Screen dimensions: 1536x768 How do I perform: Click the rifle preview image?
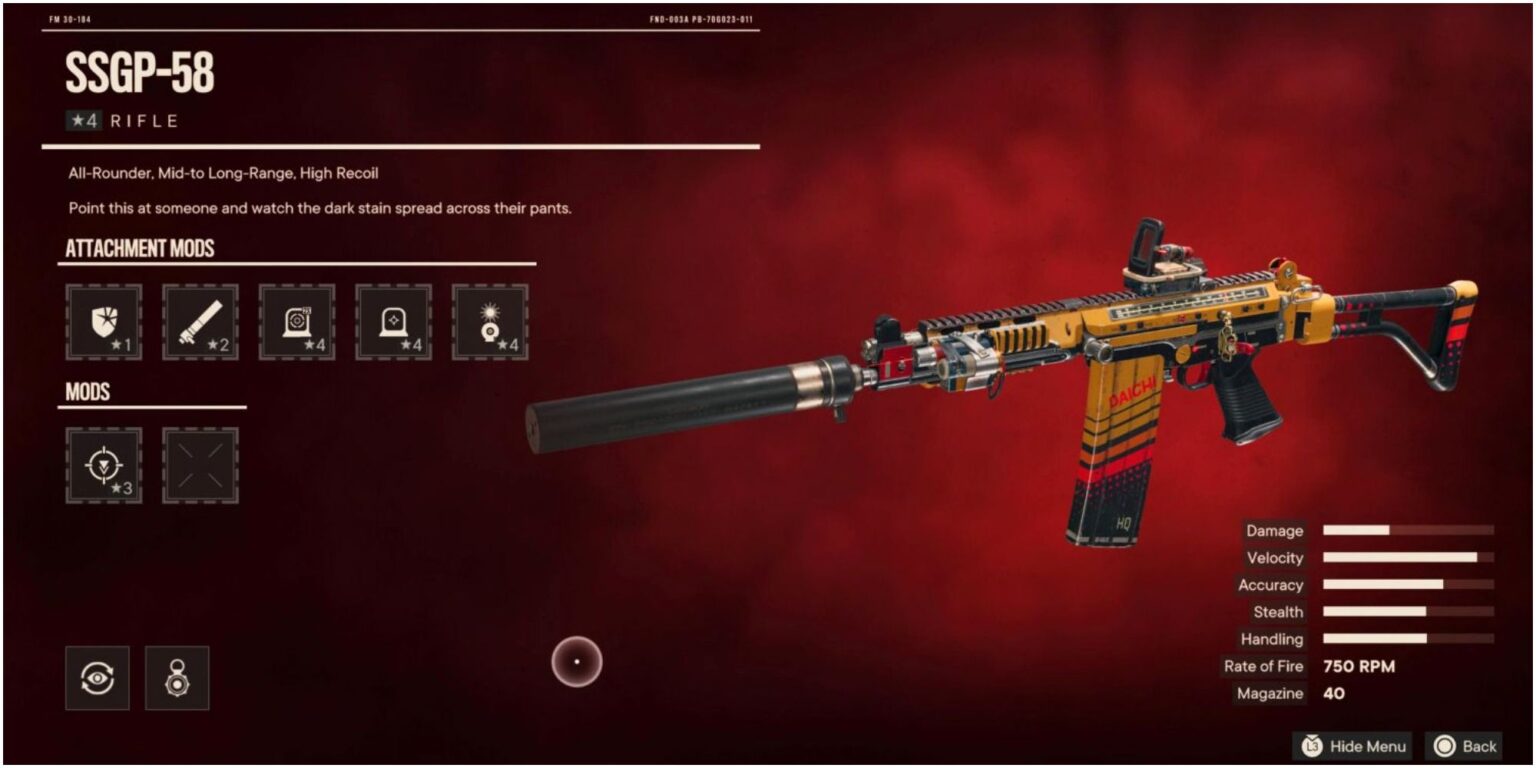click(x=1000, y=380)
